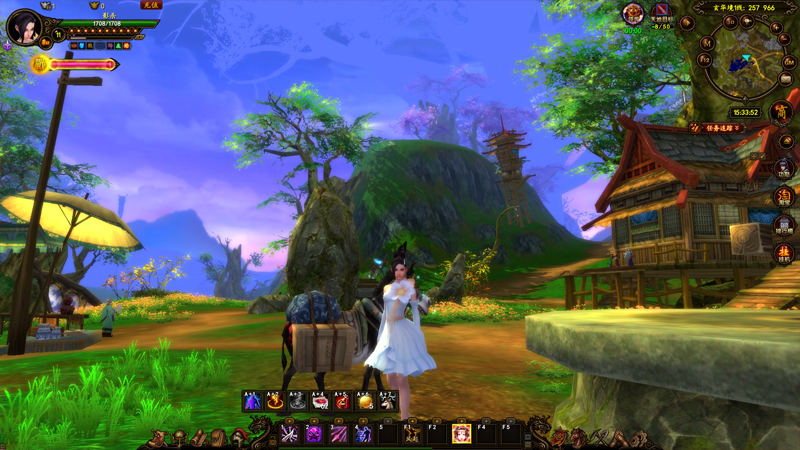Open the character portrait panel
The image size is (800, 450).
[22, 25]
